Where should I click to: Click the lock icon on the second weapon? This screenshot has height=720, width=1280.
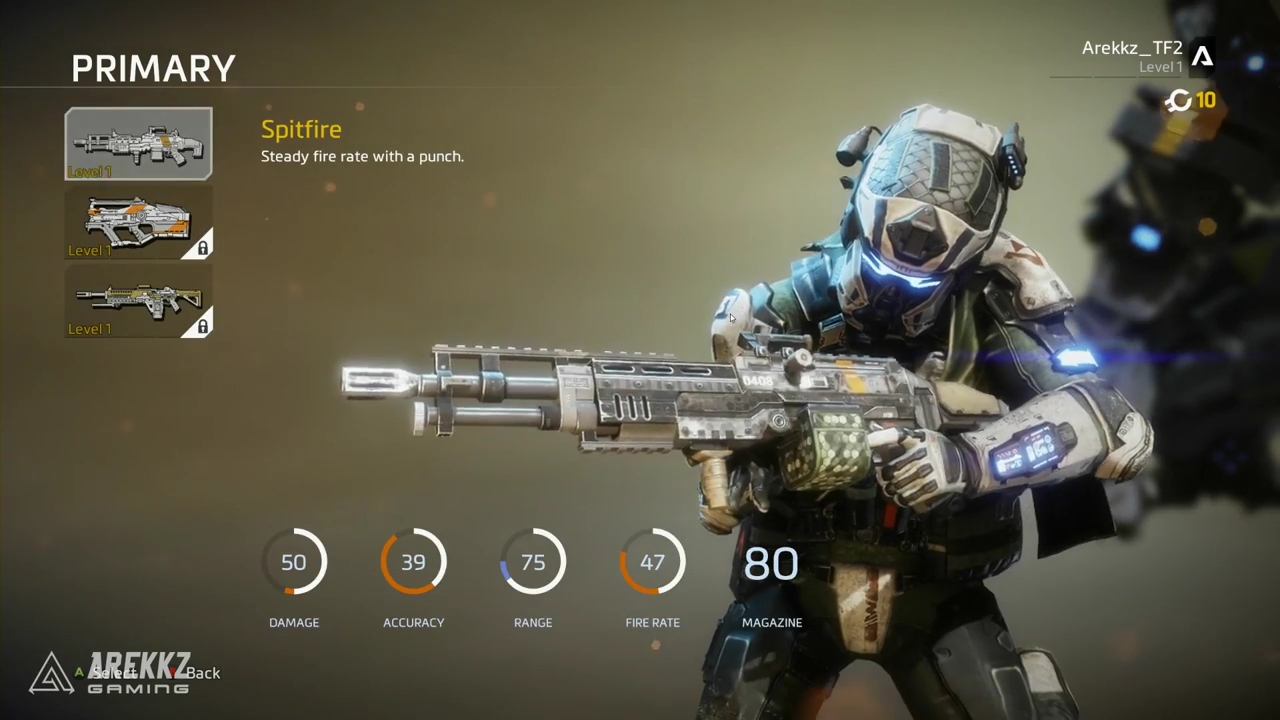pyautogui.click(x=201, y=247)
